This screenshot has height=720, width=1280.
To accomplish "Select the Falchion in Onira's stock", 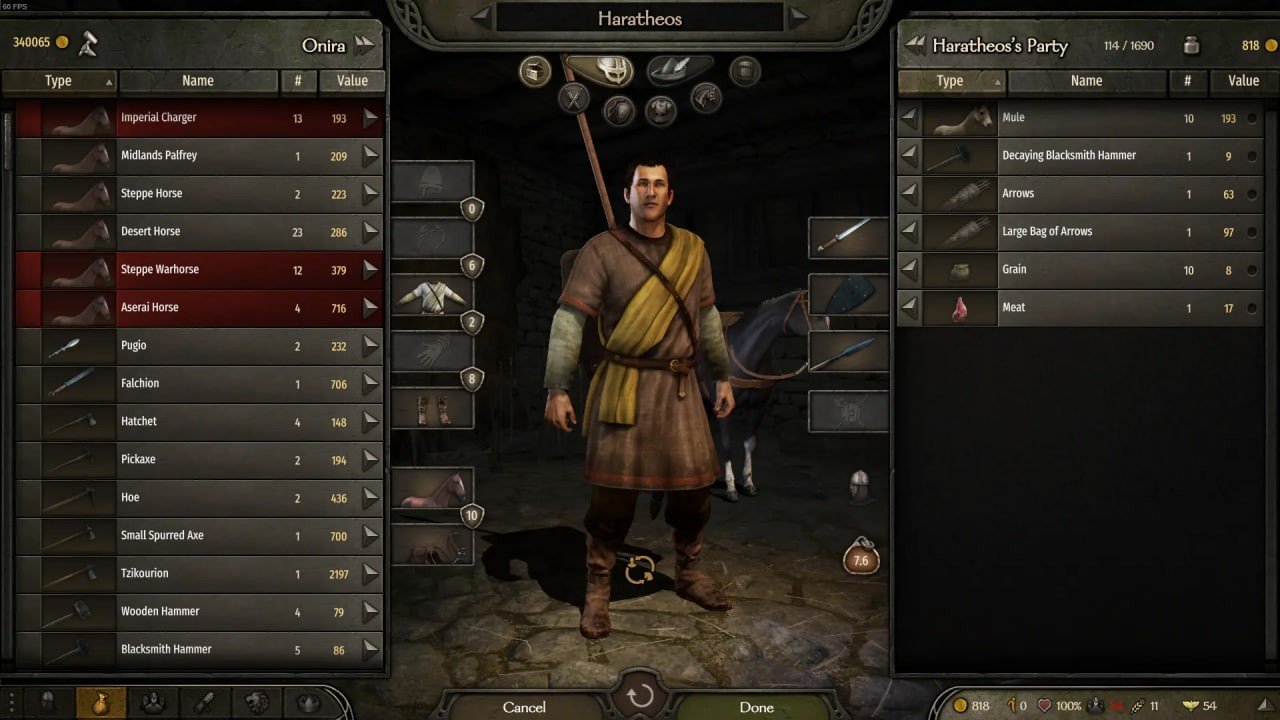I will coord(200,384).
